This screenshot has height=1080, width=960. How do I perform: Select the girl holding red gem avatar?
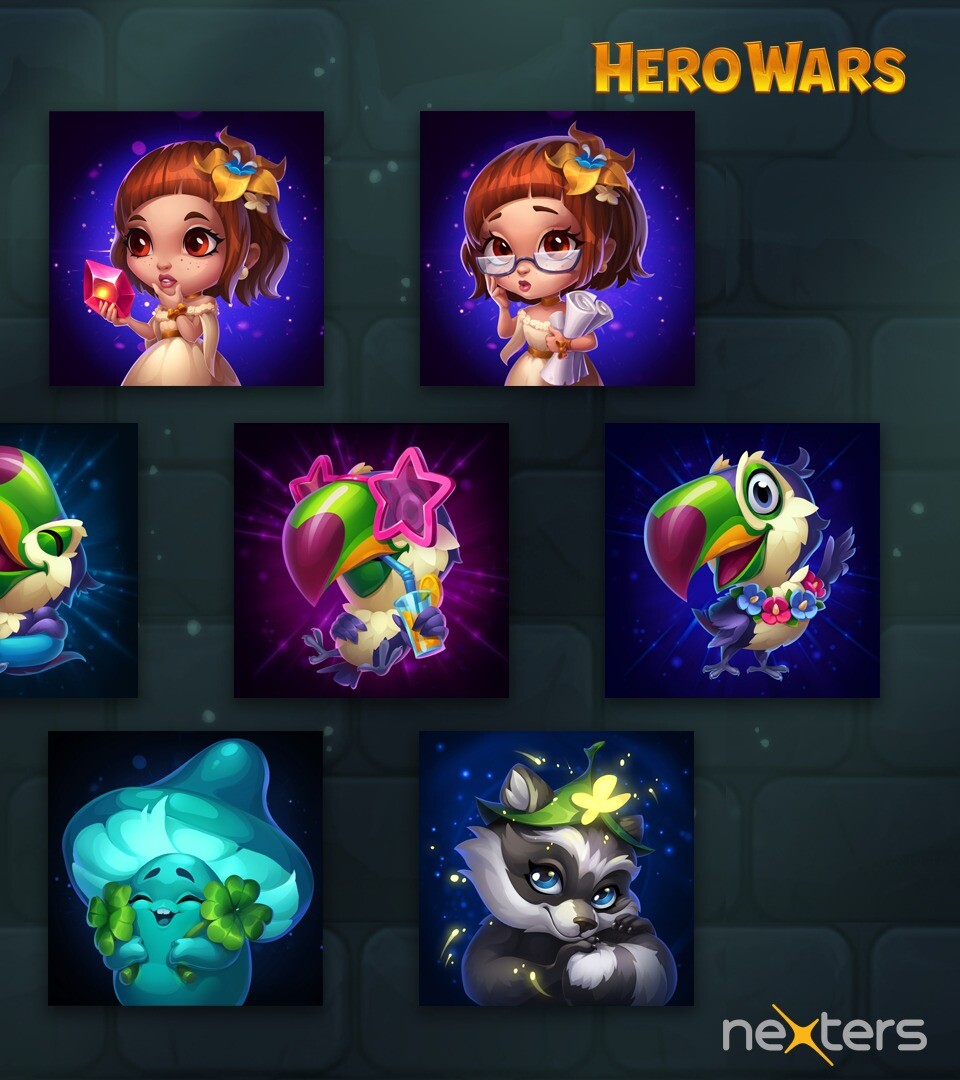[186, 248]
